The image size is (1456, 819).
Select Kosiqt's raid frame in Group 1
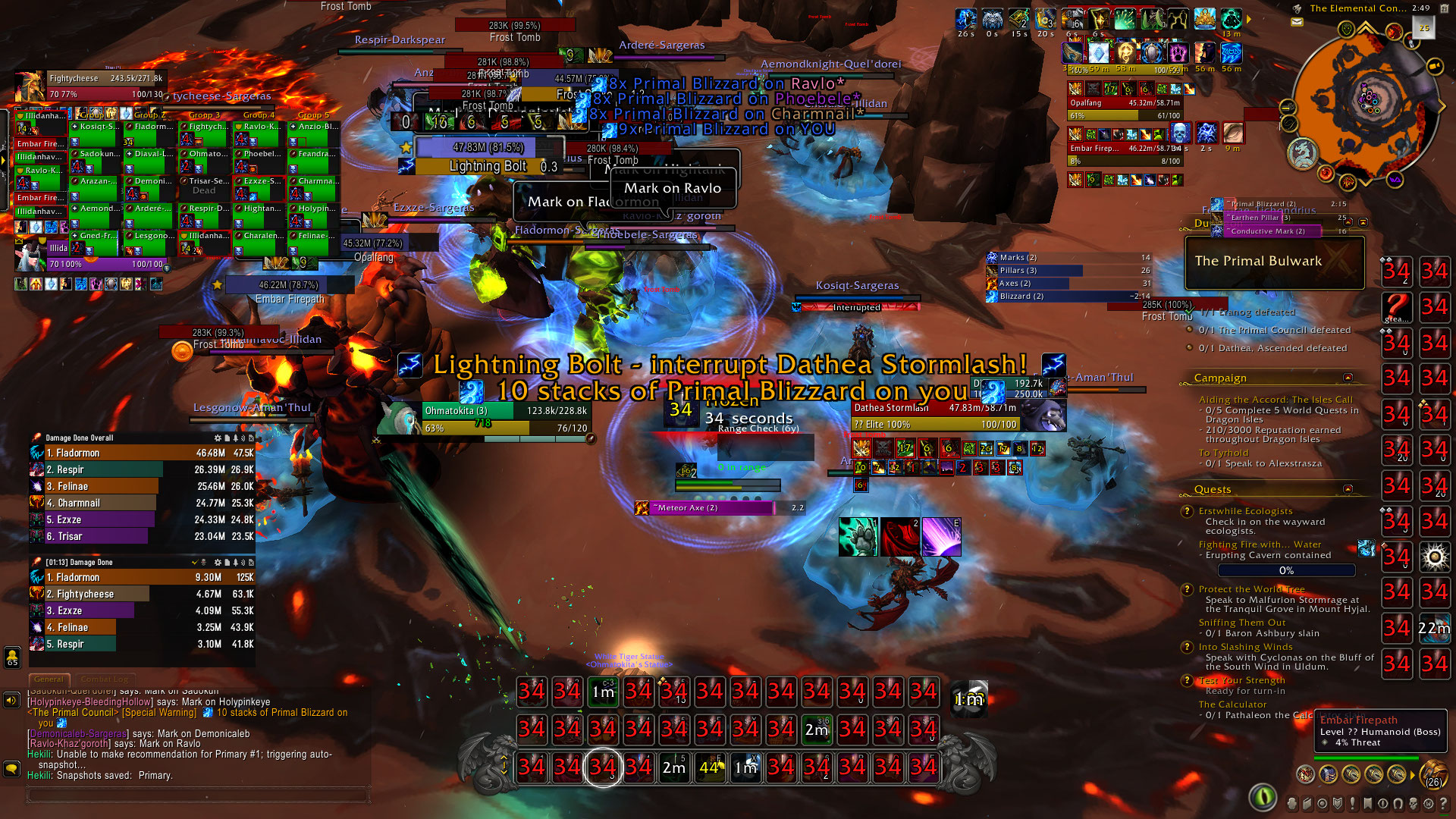pos(96,133)
